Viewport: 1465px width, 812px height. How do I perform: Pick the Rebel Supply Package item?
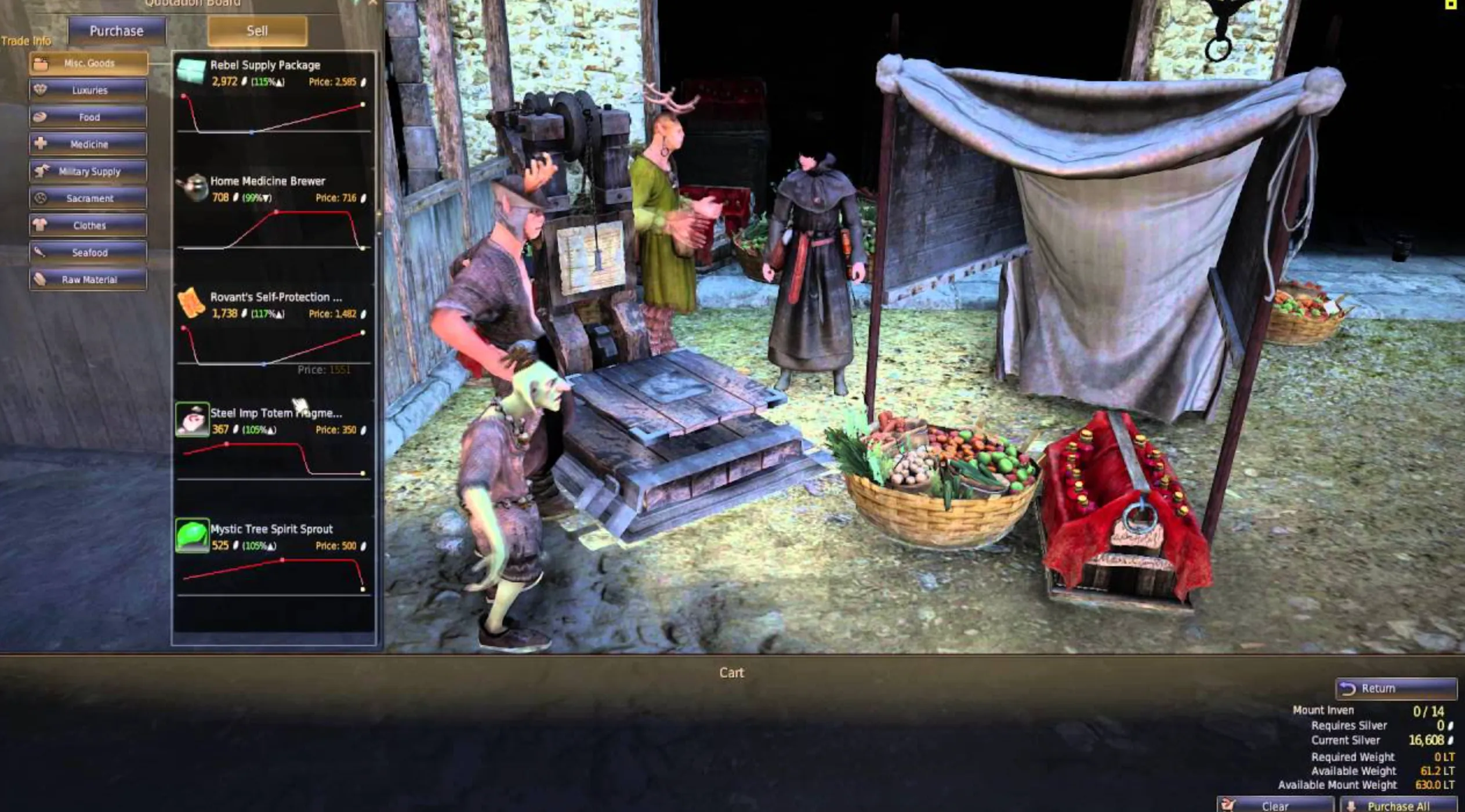264,66
